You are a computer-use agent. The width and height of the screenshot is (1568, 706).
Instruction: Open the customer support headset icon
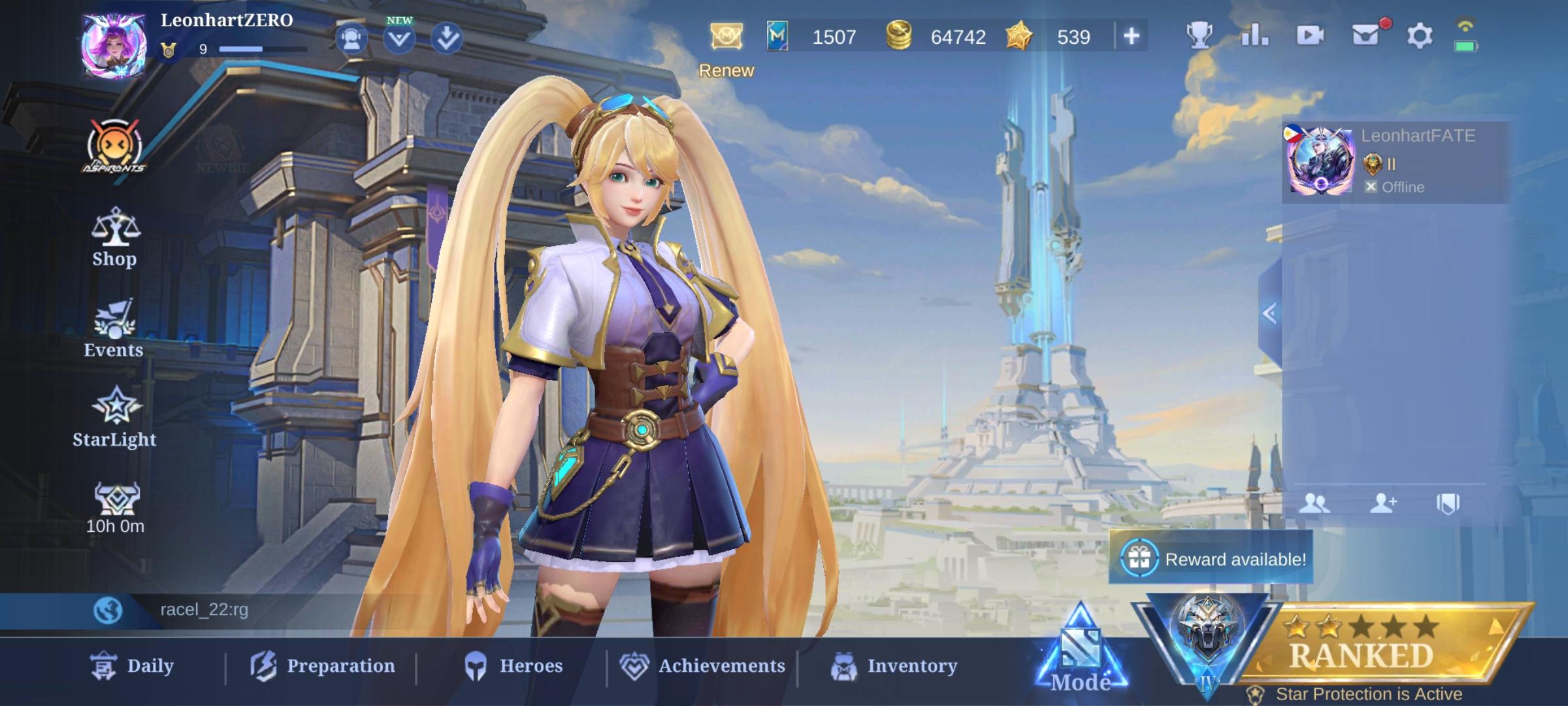click(351, 37)
